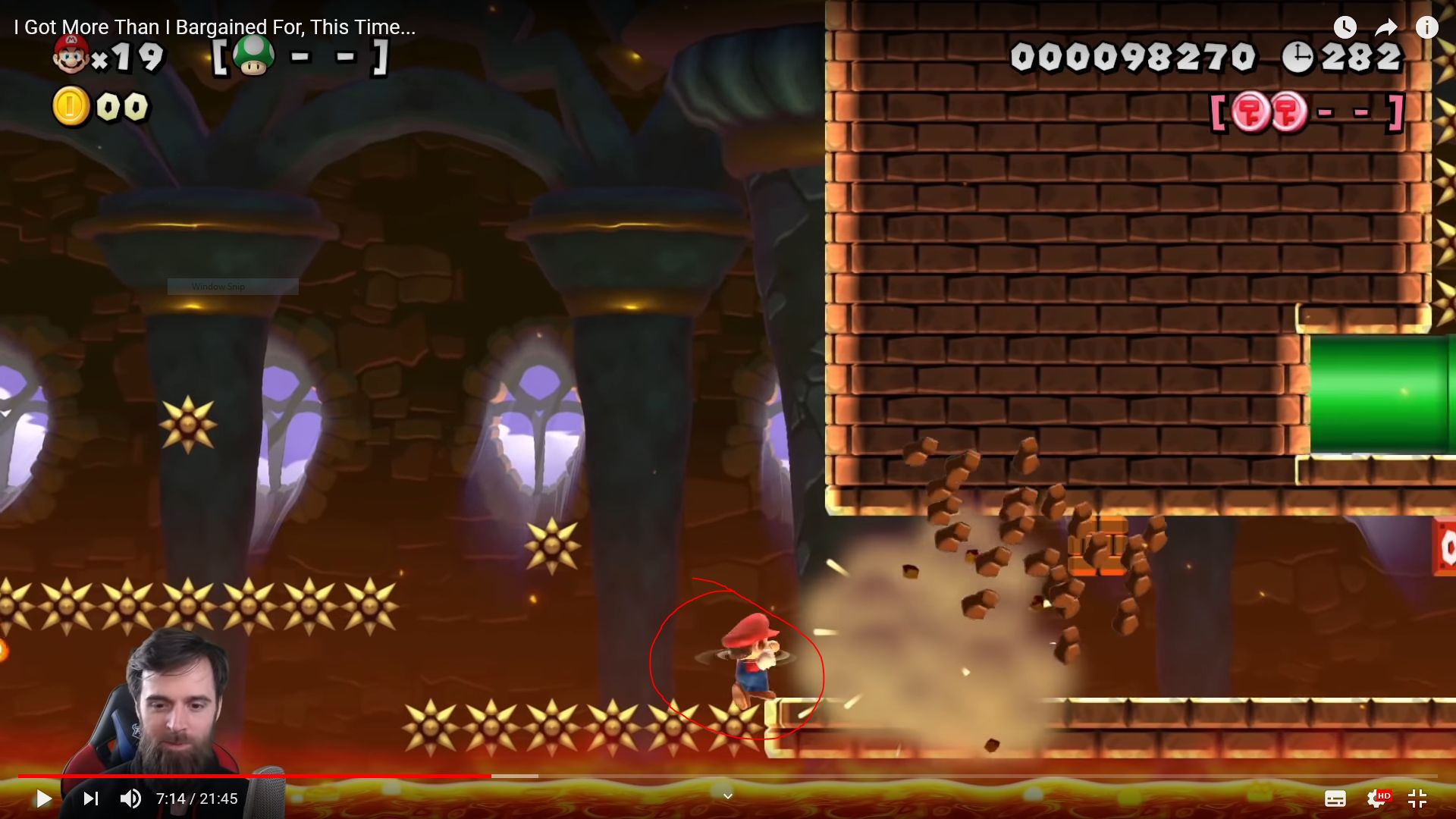1456x819 pixels.
Task: Seek using the red progress bar
Action: pyautogui.click(x=303, y=777)
